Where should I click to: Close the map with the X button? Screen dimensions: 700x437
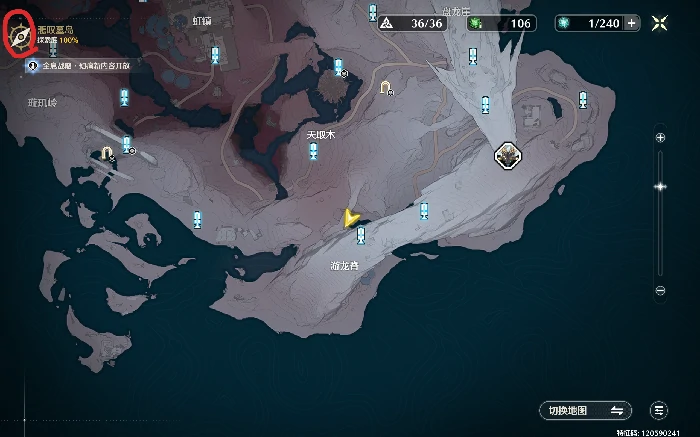(x=660, y=23)
